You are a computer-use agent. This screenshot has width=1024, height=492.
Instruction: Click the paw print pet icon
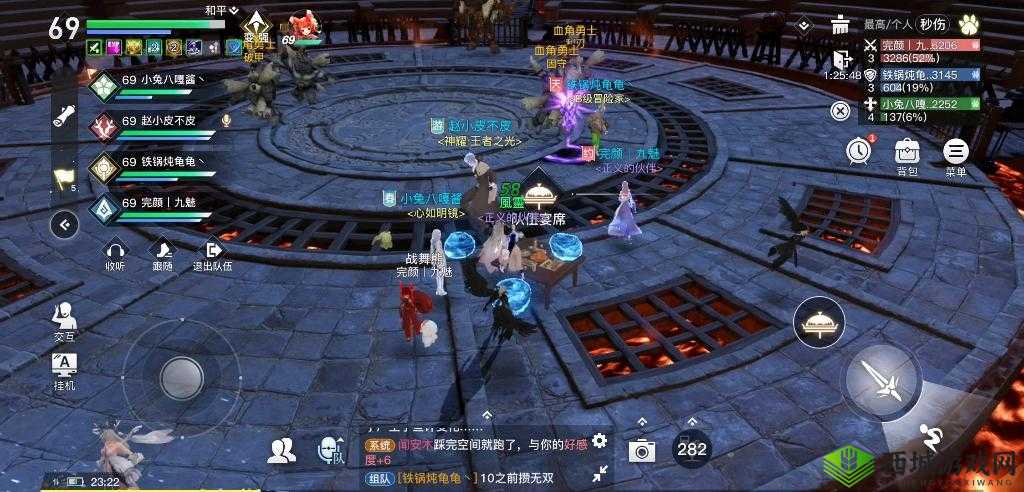tap(968, 24)
